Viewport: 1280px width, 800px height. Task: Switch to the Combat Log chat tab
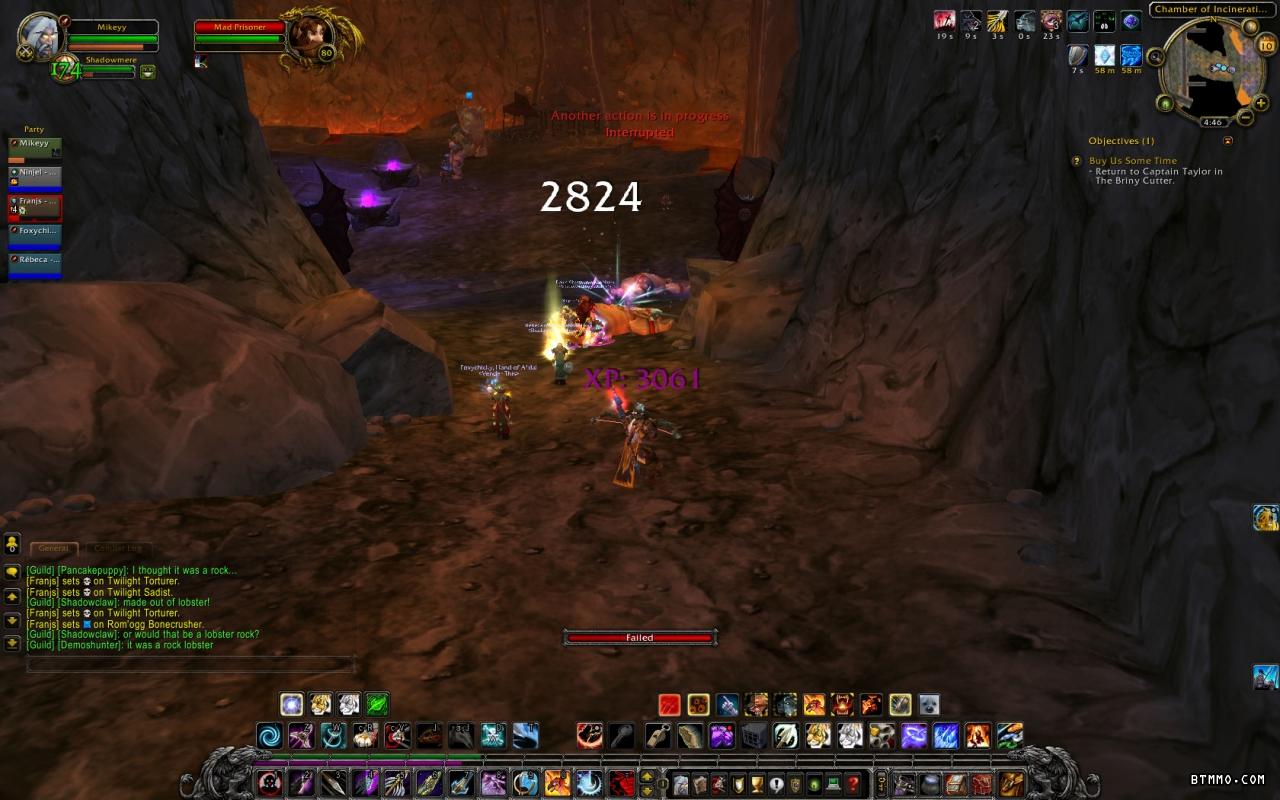click(118, 548)
